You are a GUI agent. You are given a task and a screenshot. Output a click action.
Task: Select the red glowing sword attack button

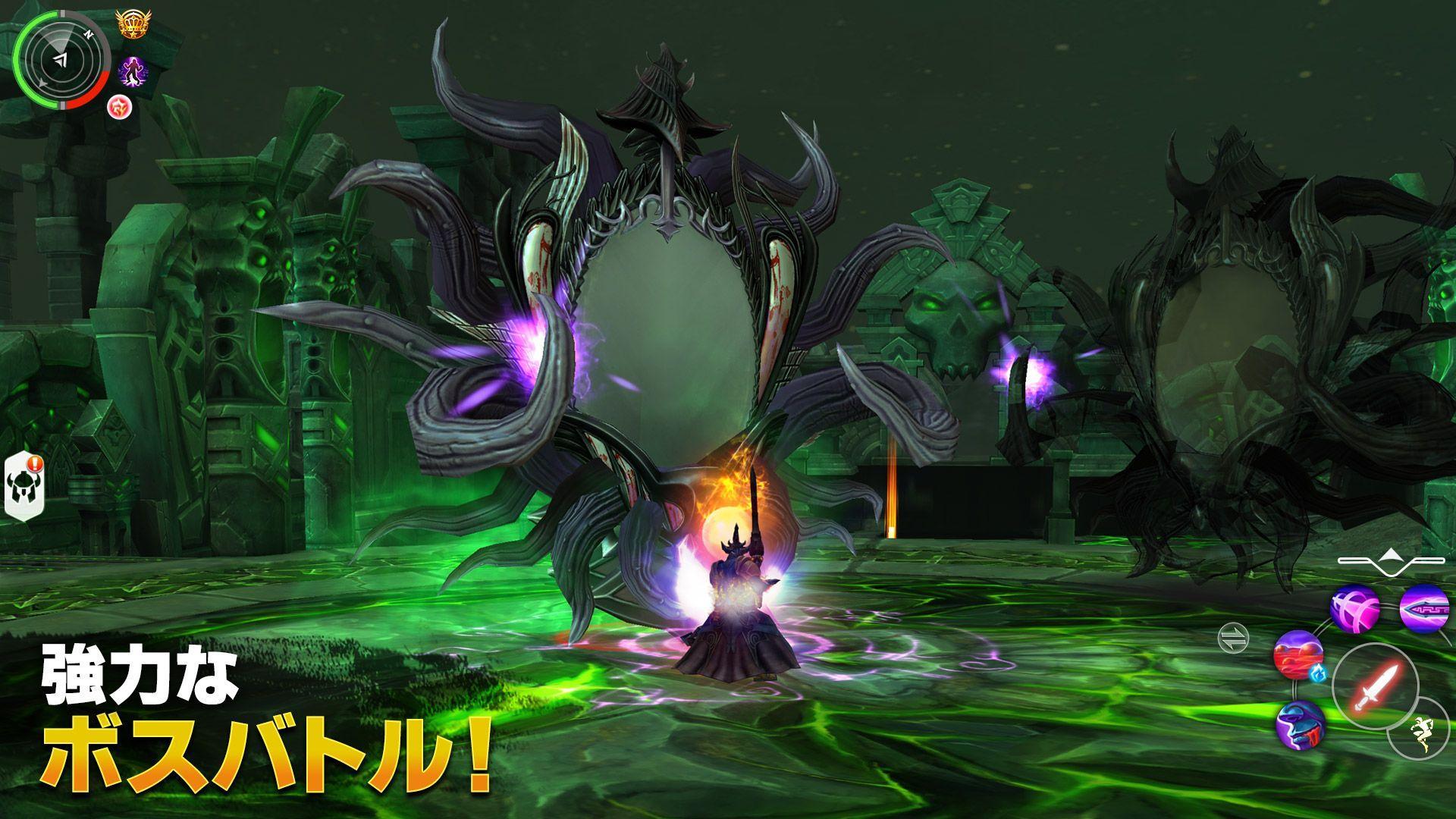pos(1377,684)
